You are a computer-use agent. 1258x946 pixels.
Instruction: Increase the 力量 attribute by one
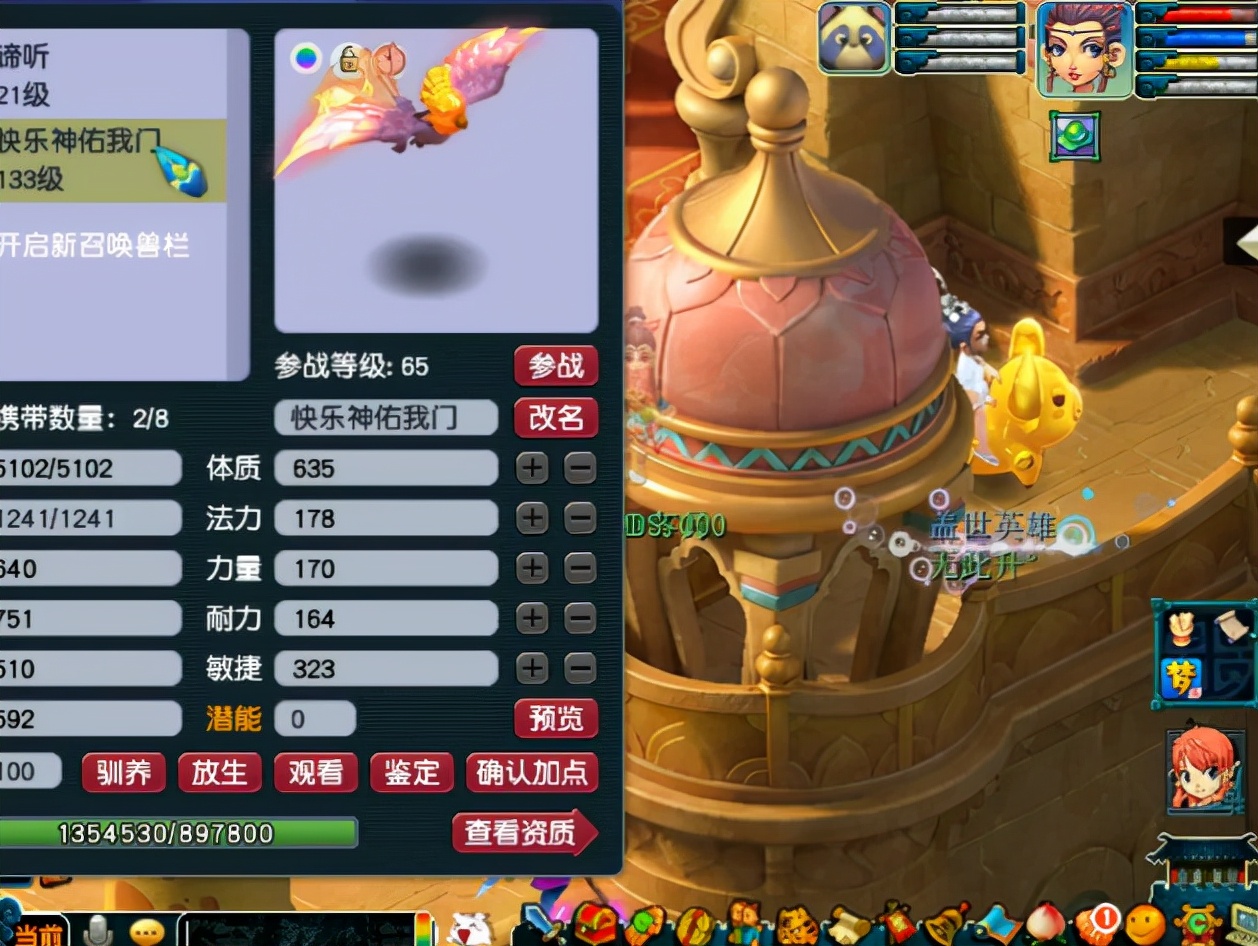pyautogui.click(x=532, y=568)
